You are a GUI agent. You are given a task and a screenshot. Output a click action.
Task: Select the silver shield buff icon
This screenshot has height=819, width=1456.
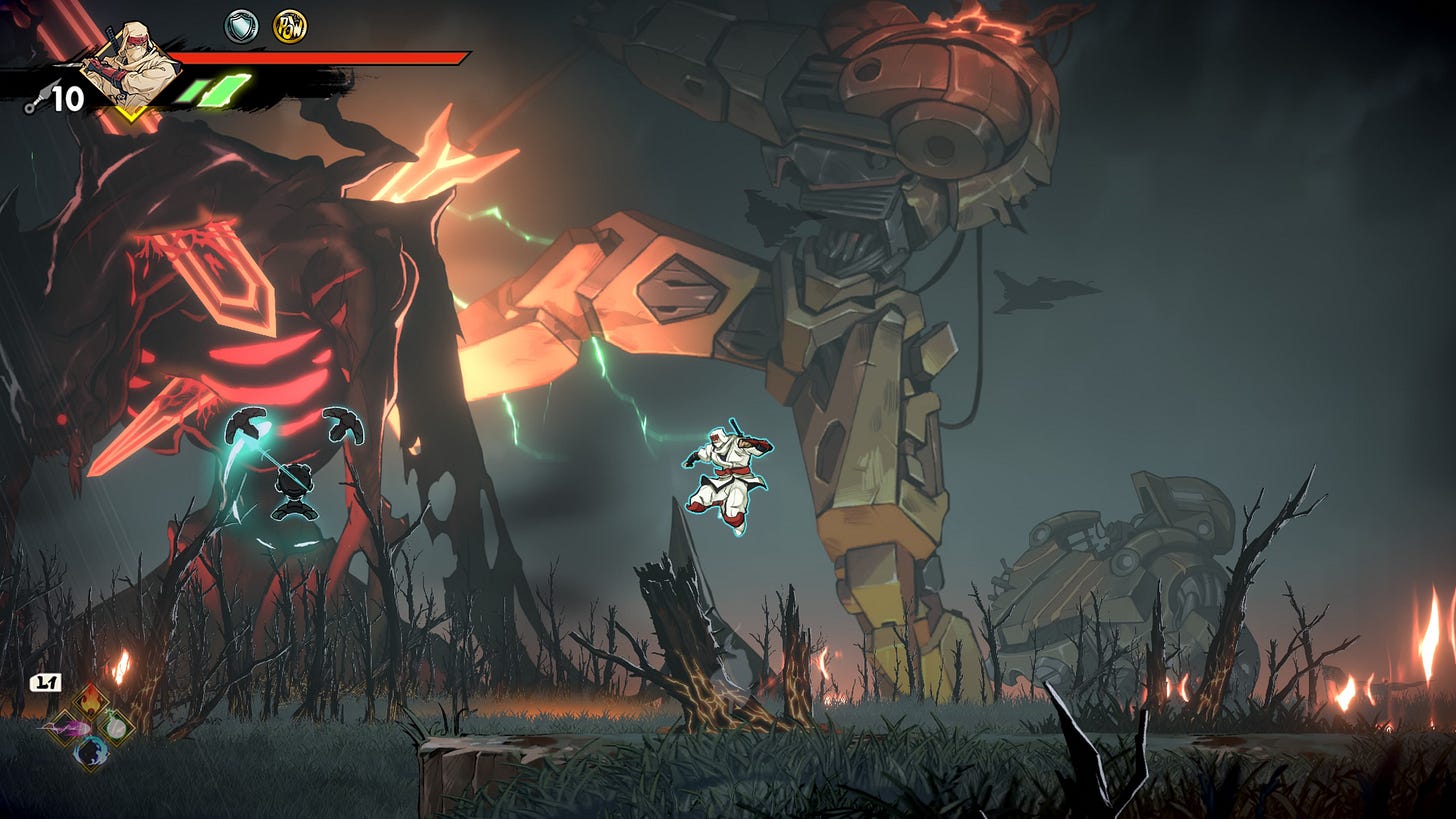pos(241,27)
